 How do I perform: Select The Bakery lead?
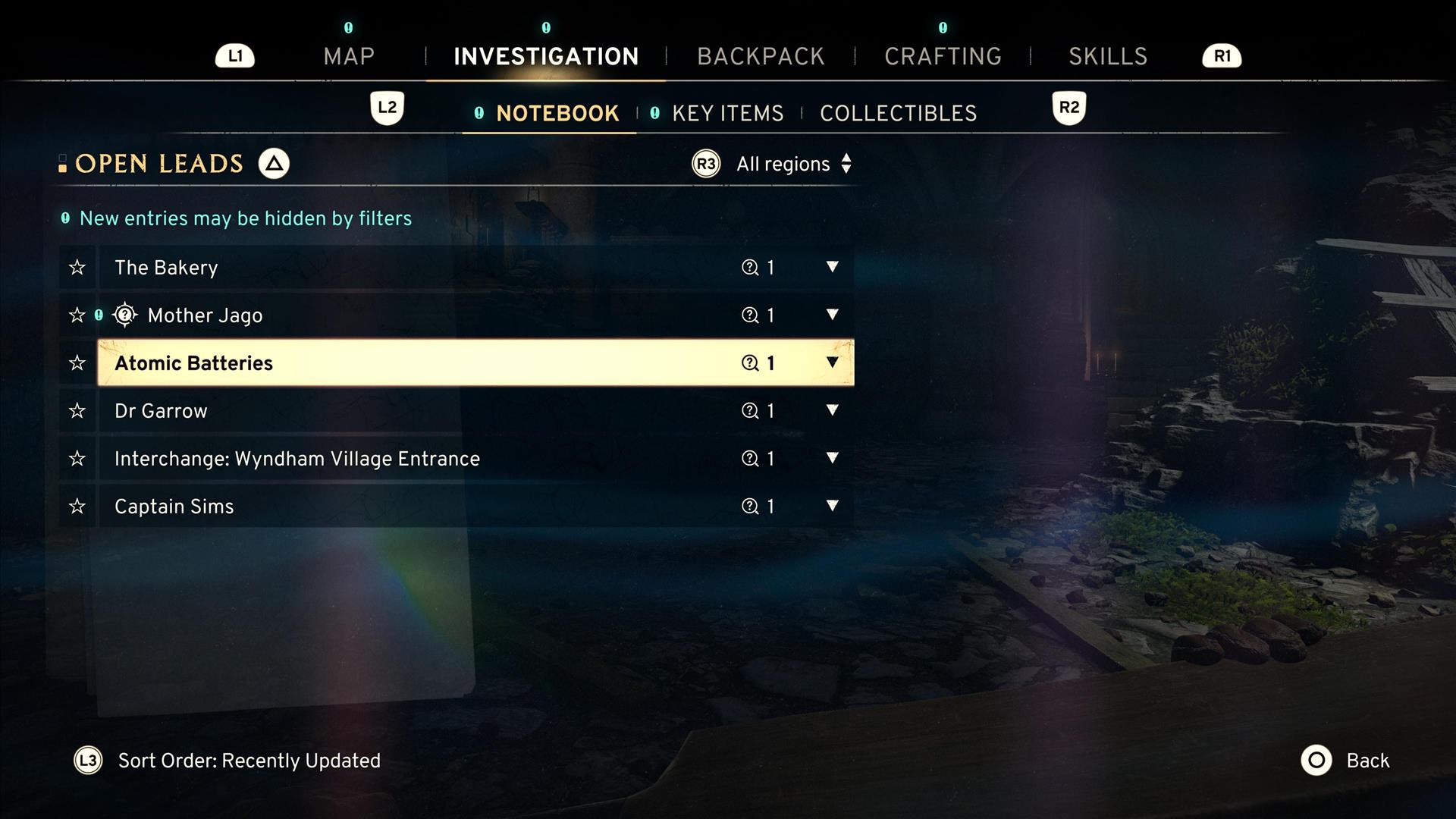166,268
